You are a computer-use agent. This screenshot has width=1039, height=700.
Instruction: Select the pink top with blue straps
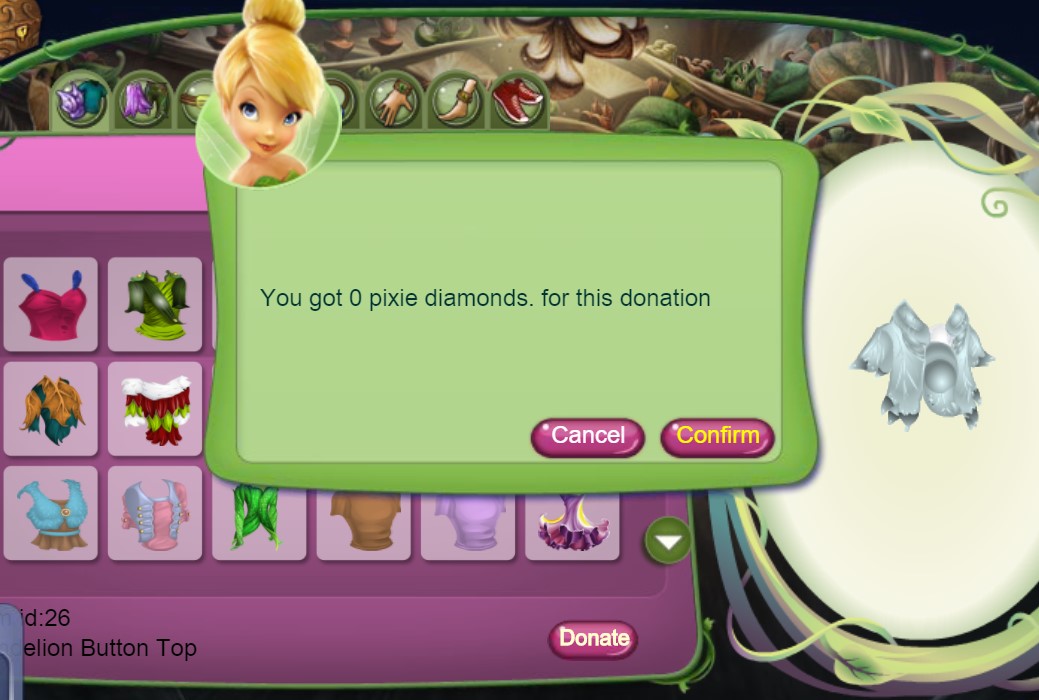click(x=51, y=304)
